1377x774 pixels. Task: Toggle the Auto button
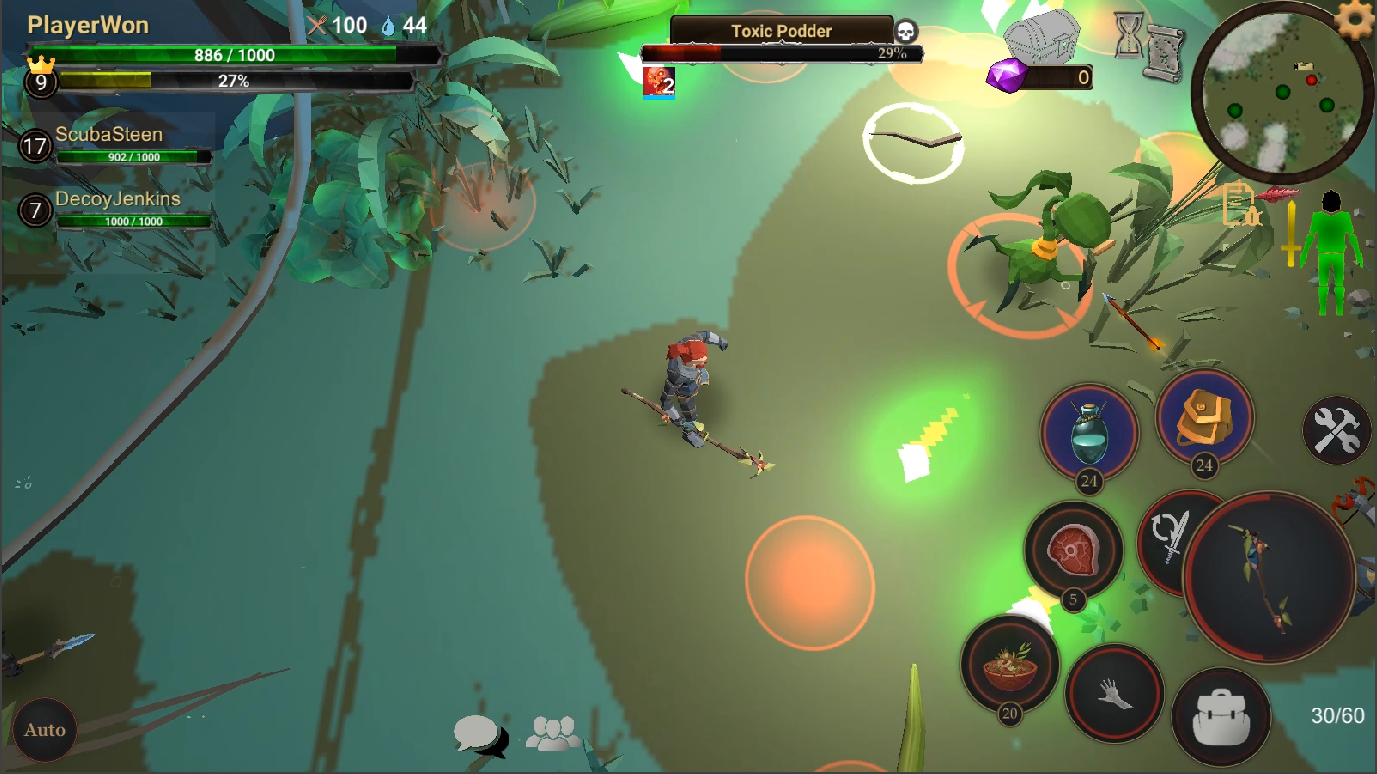[45, 730]
